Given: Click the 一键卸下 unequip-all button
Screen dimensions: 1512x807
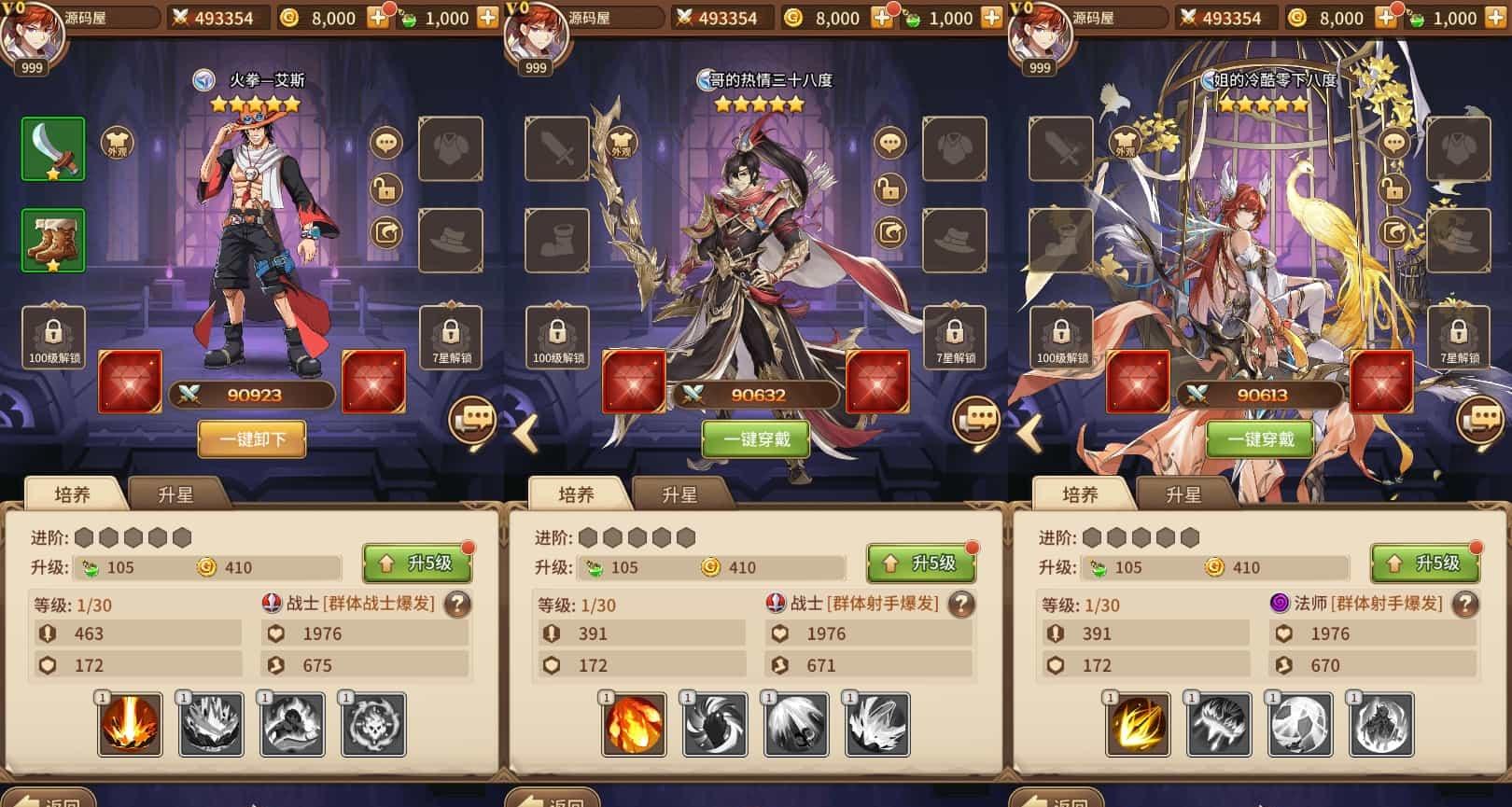Looking at the screenshot, I should [x=252, y=439].
